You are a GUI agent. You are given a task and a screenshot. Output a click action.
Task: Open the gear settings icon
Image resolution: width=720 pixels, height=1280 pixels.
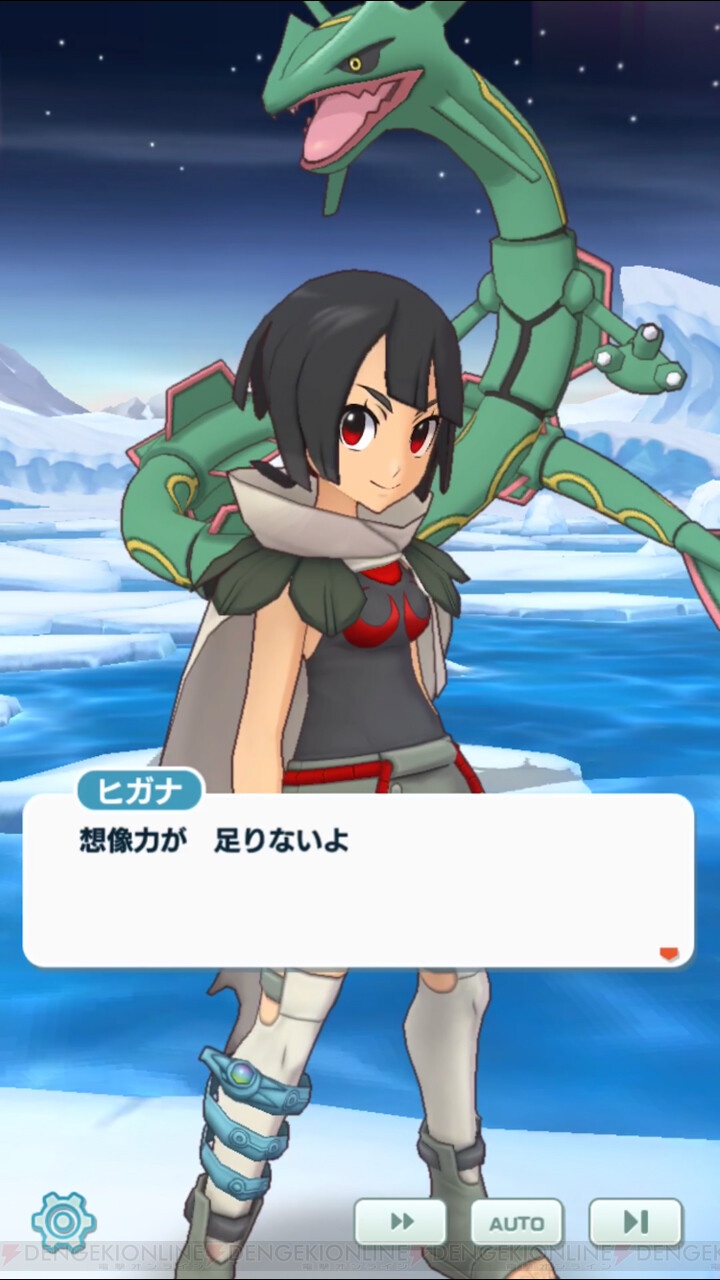(64, 1221)
